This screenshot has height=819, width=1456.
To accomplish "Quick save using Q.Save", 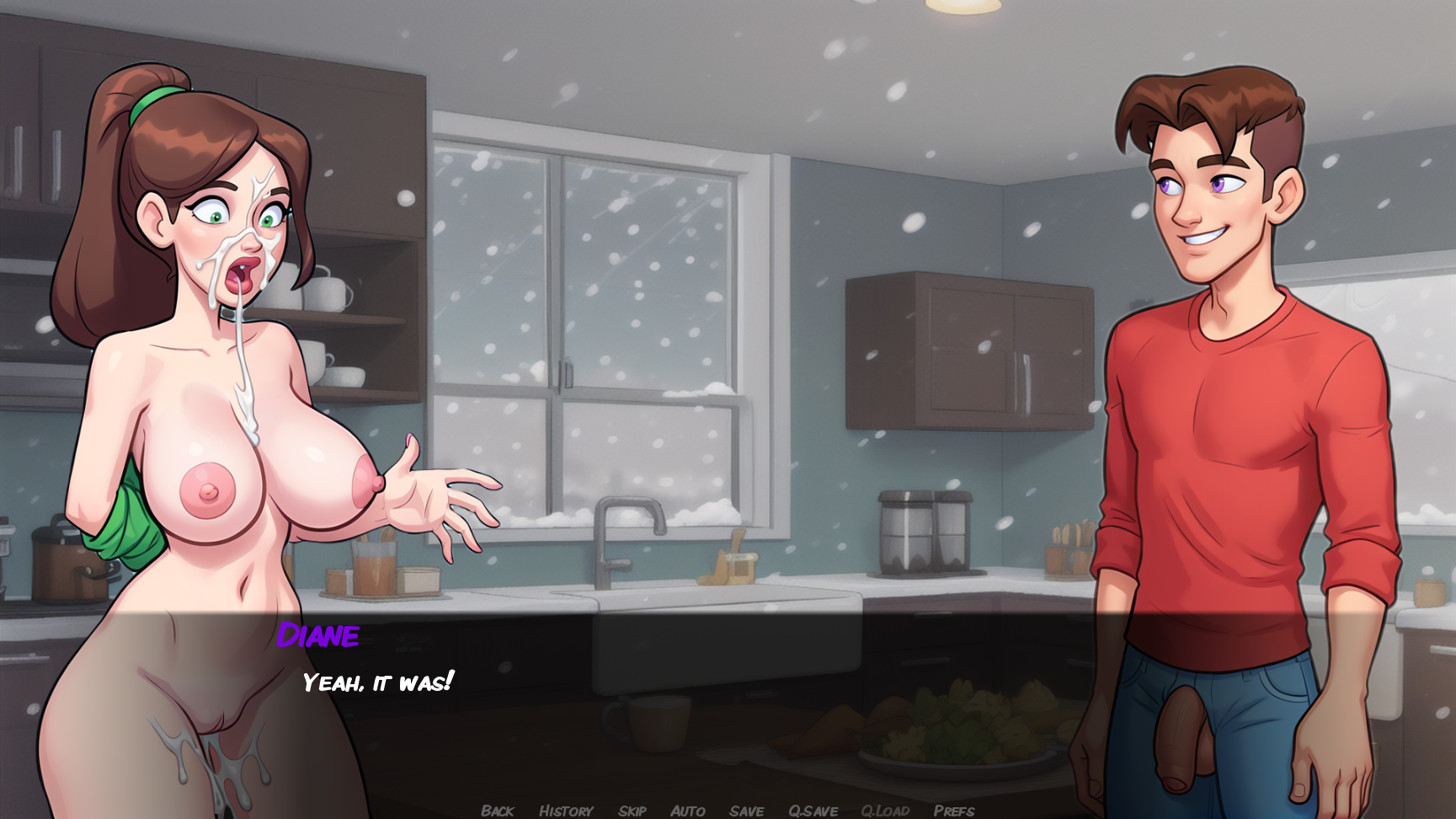I will [813, 811].
